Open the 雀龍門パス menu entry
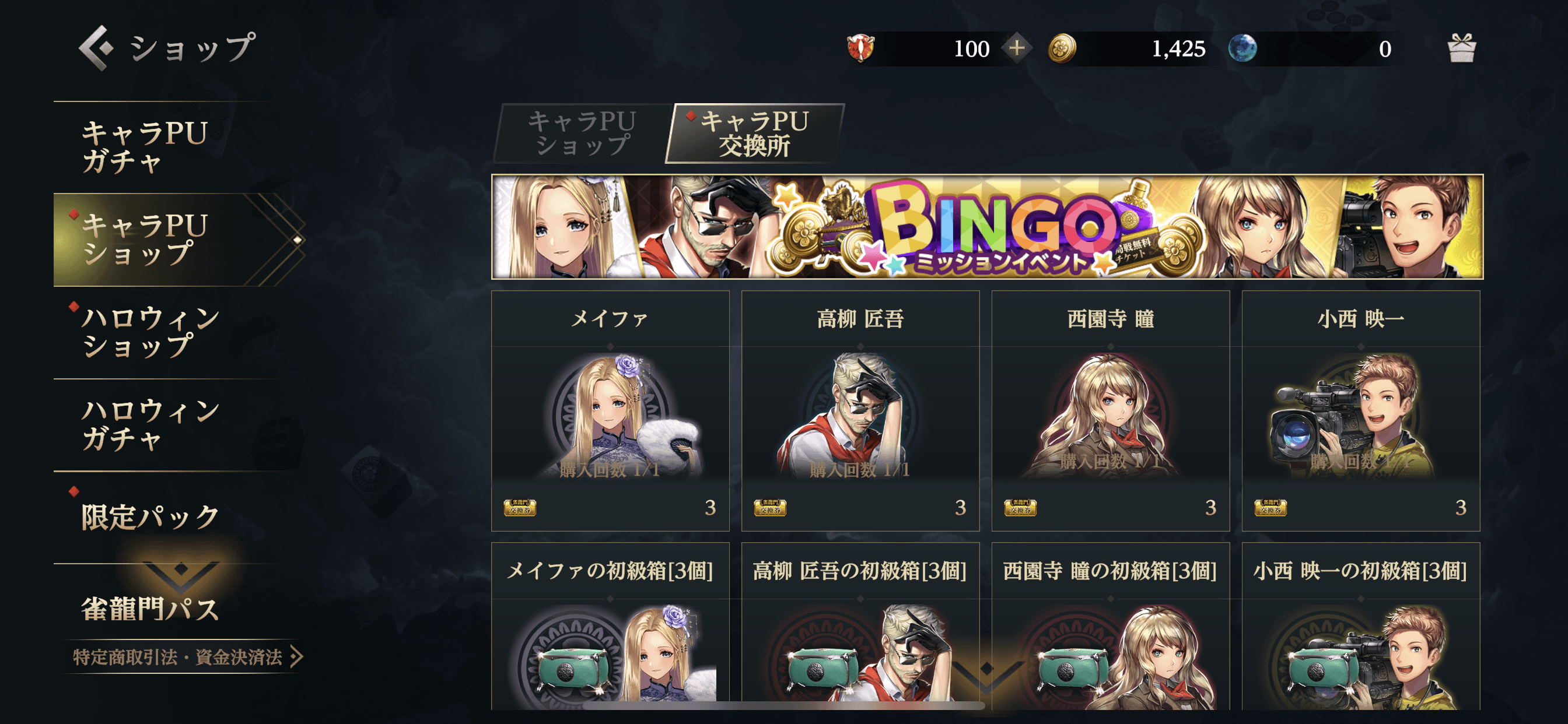The image size is (1568, 724). pos(150,609)
